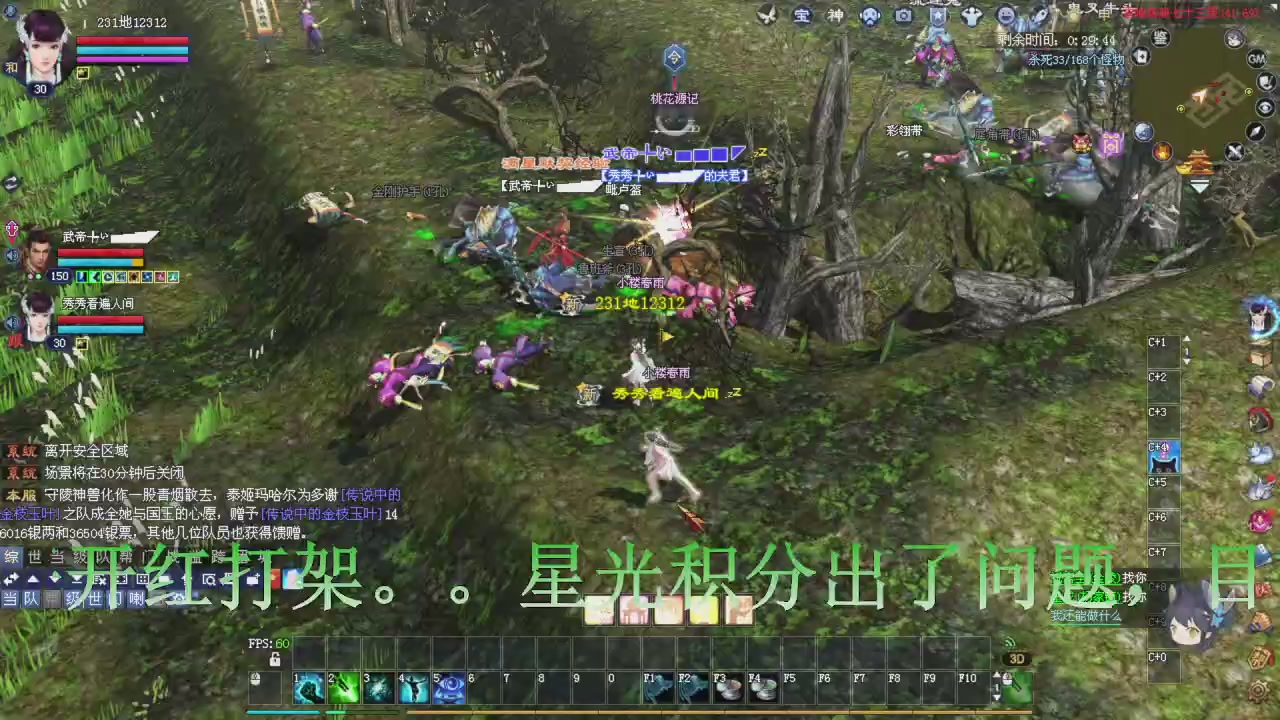Click the 桃花源记 quest marker at top center
The width and height of the screenshot is (1280, 720).
pyautogui.click(x=673, y=60)
